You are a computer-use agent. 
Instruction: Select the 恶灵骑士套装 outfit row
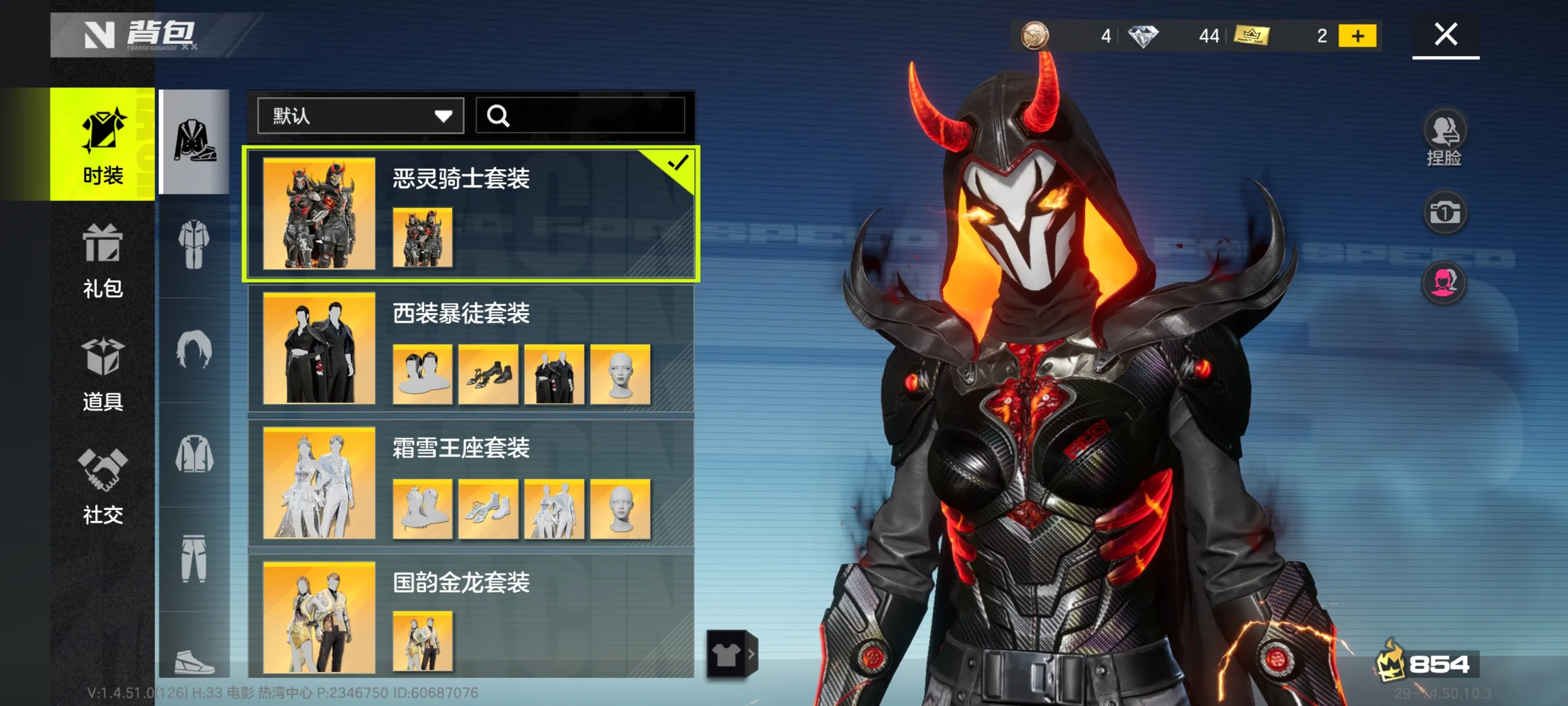[470, 213]
